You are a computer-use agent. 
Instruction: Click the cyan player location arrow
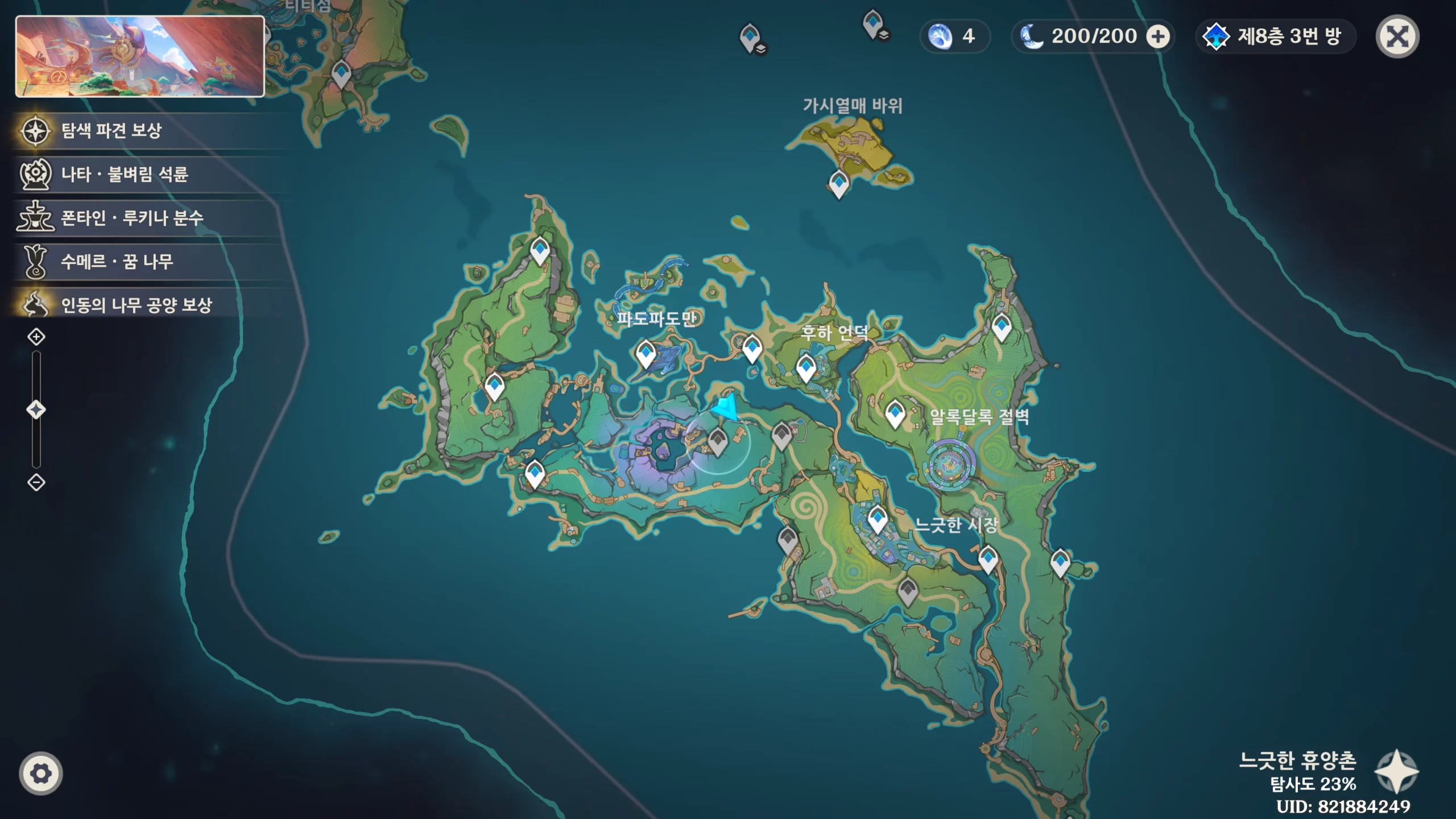coord(726,408)
